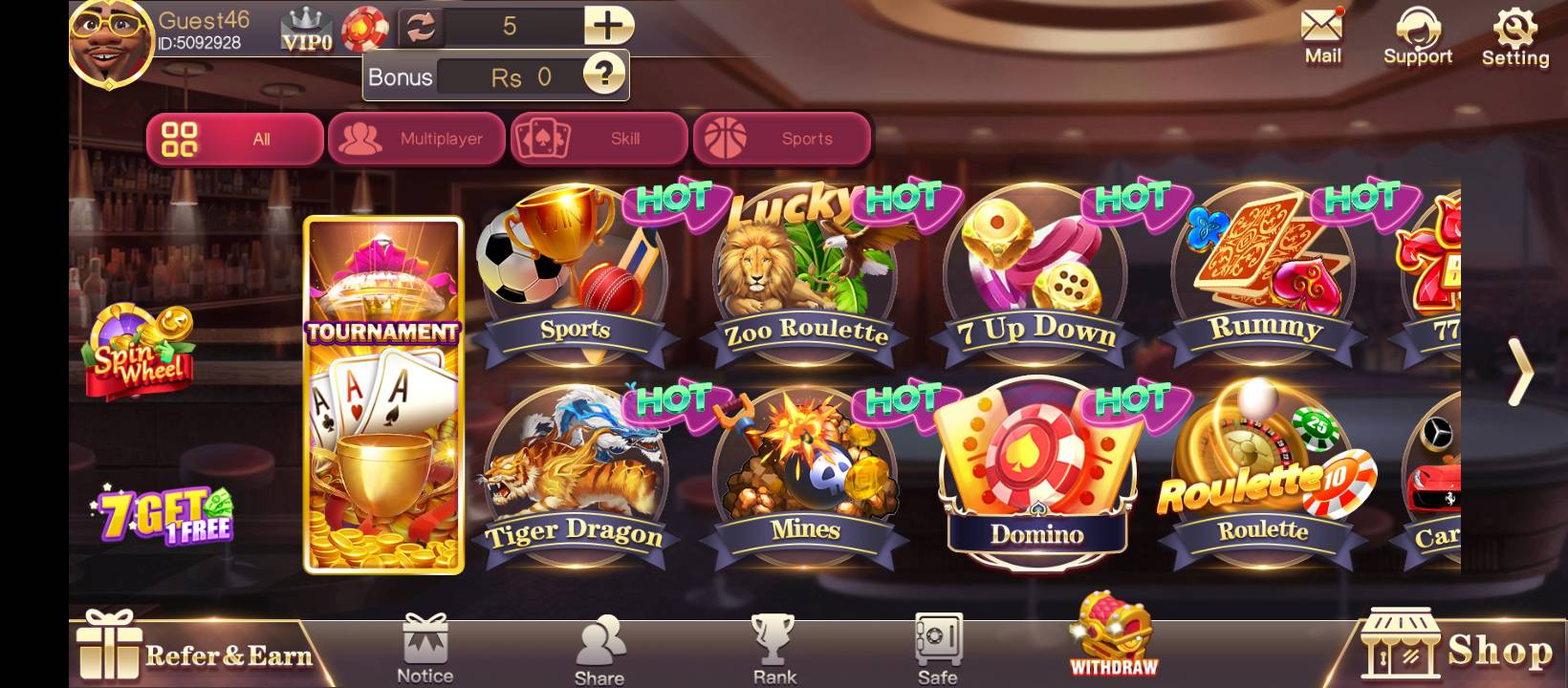
Task: Launch the Zoo Roulette game
Action: coord(805,277)
